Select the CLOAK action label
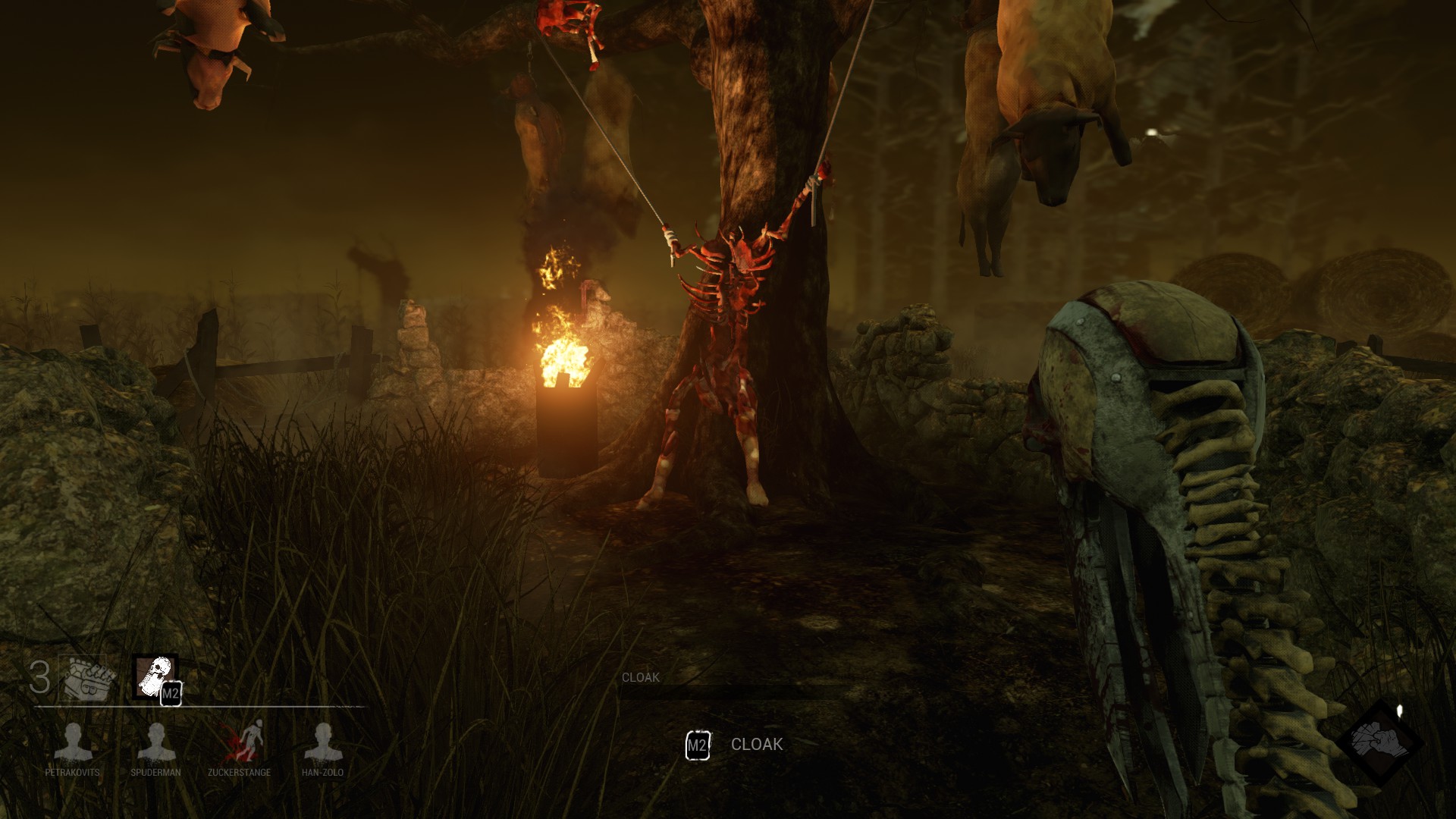Image resolution: width=1456 pixels, height=819 pixels. (756, 745)
